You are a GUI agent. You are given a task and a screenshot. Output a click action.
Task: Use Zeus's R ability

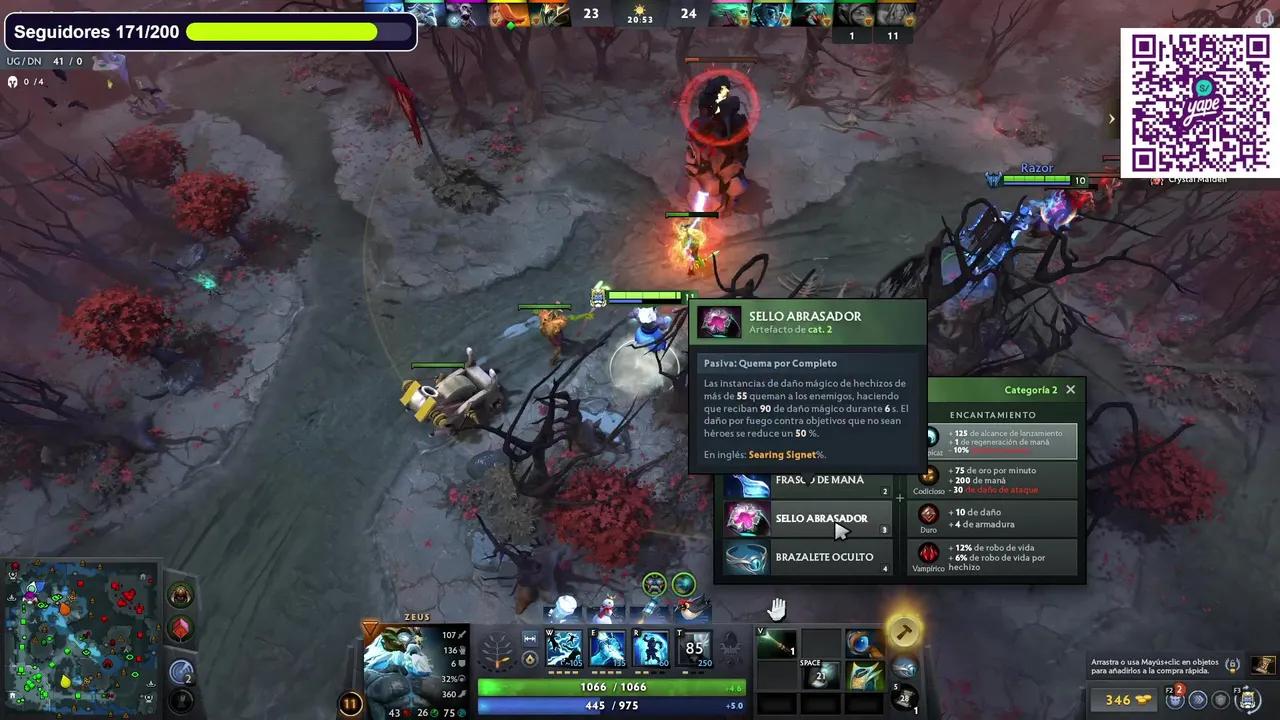tap(650, 649)
